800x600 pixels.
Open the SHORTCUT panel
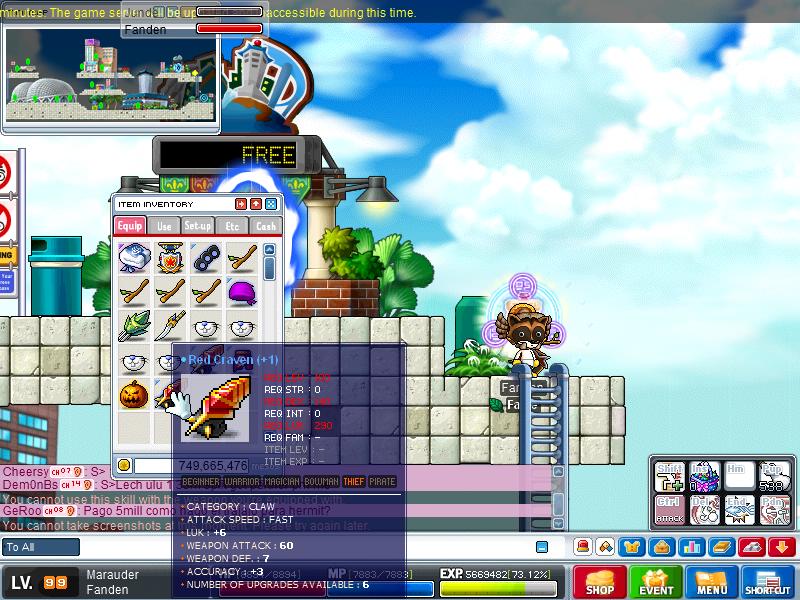(769, 583)
